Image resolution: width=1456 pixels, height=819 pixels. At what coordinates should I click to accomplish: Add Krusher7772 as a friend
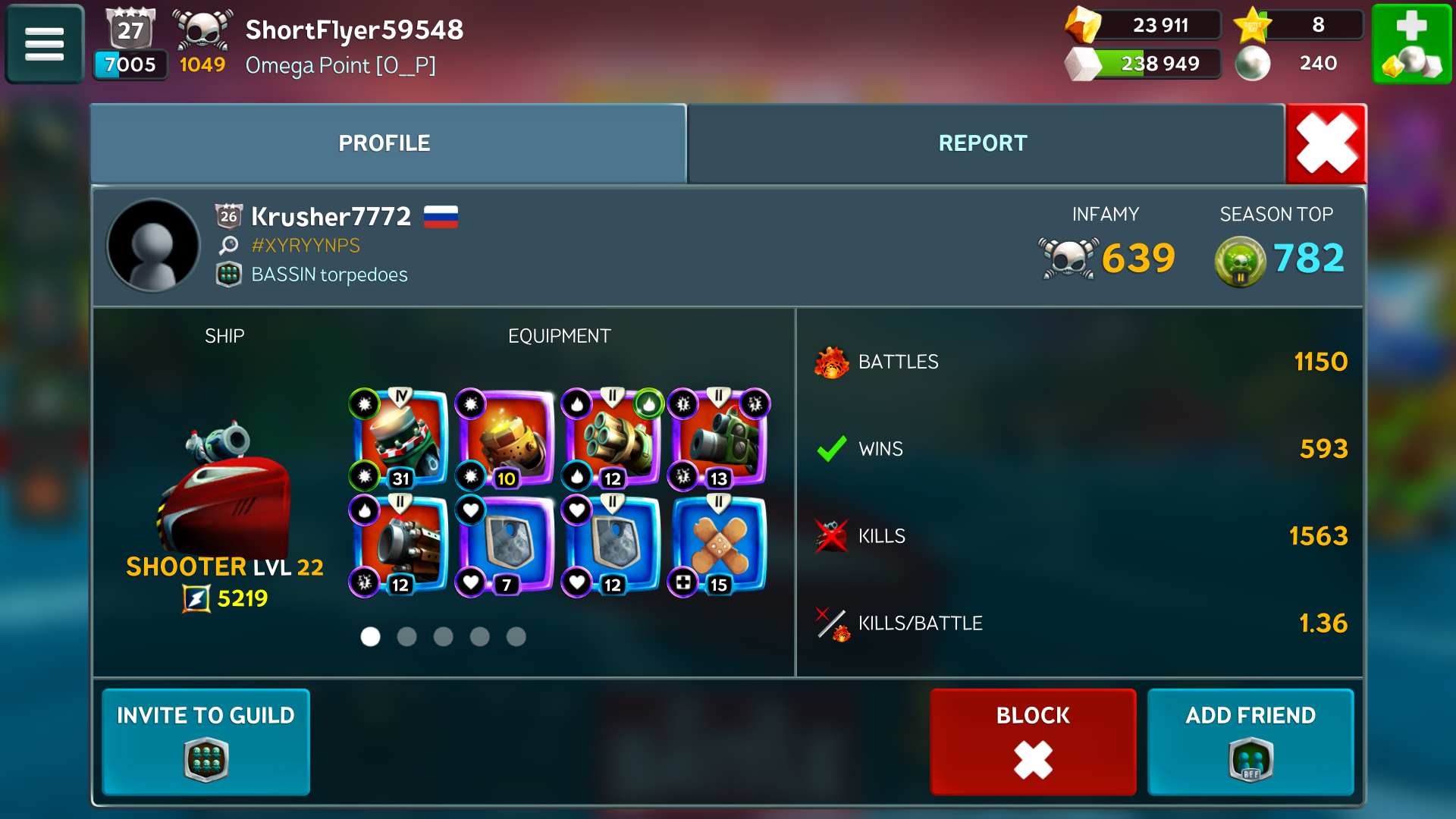point(1250,741)
